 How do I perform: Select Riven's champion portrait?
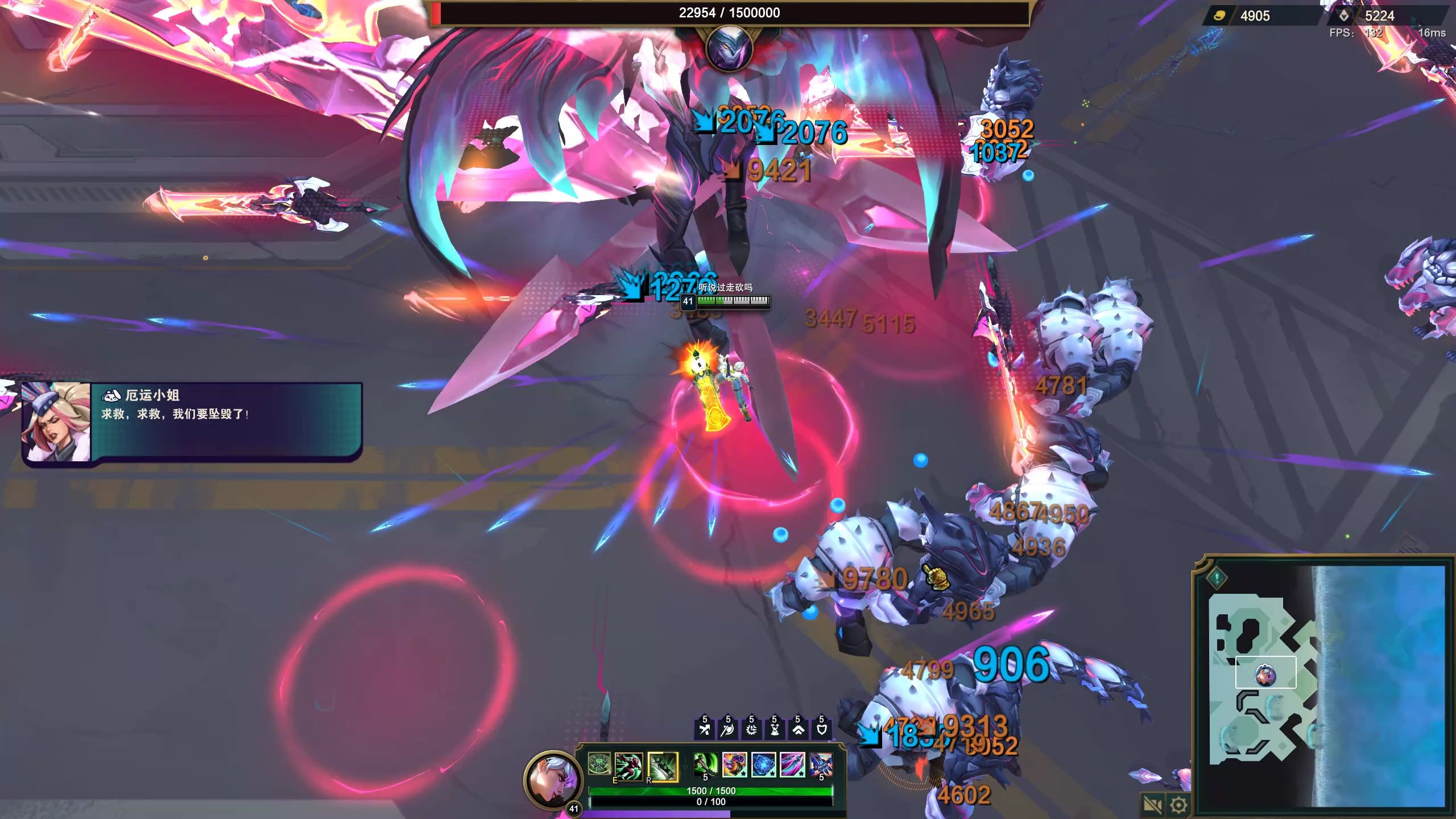553,780
